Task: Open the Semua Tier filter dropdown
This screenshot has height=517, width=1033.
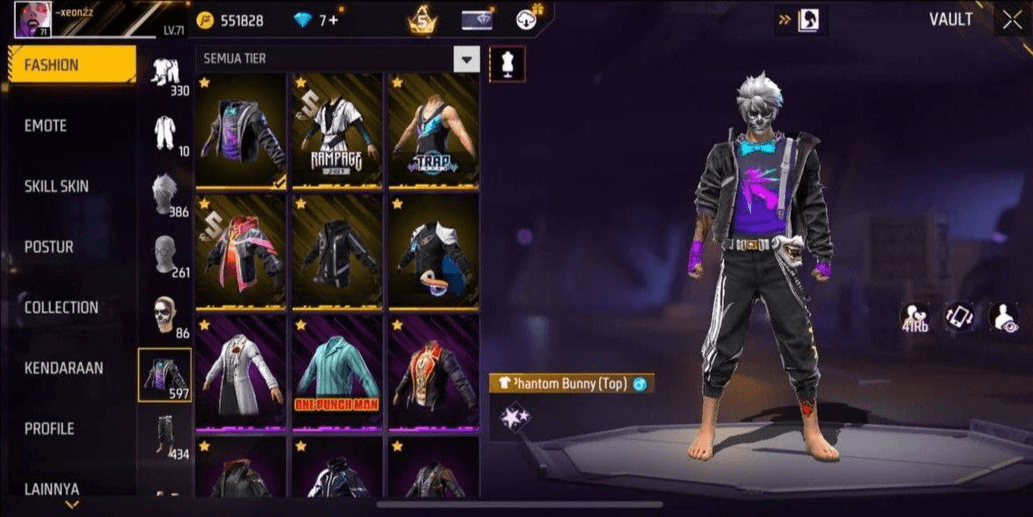Action: (466, 59)
